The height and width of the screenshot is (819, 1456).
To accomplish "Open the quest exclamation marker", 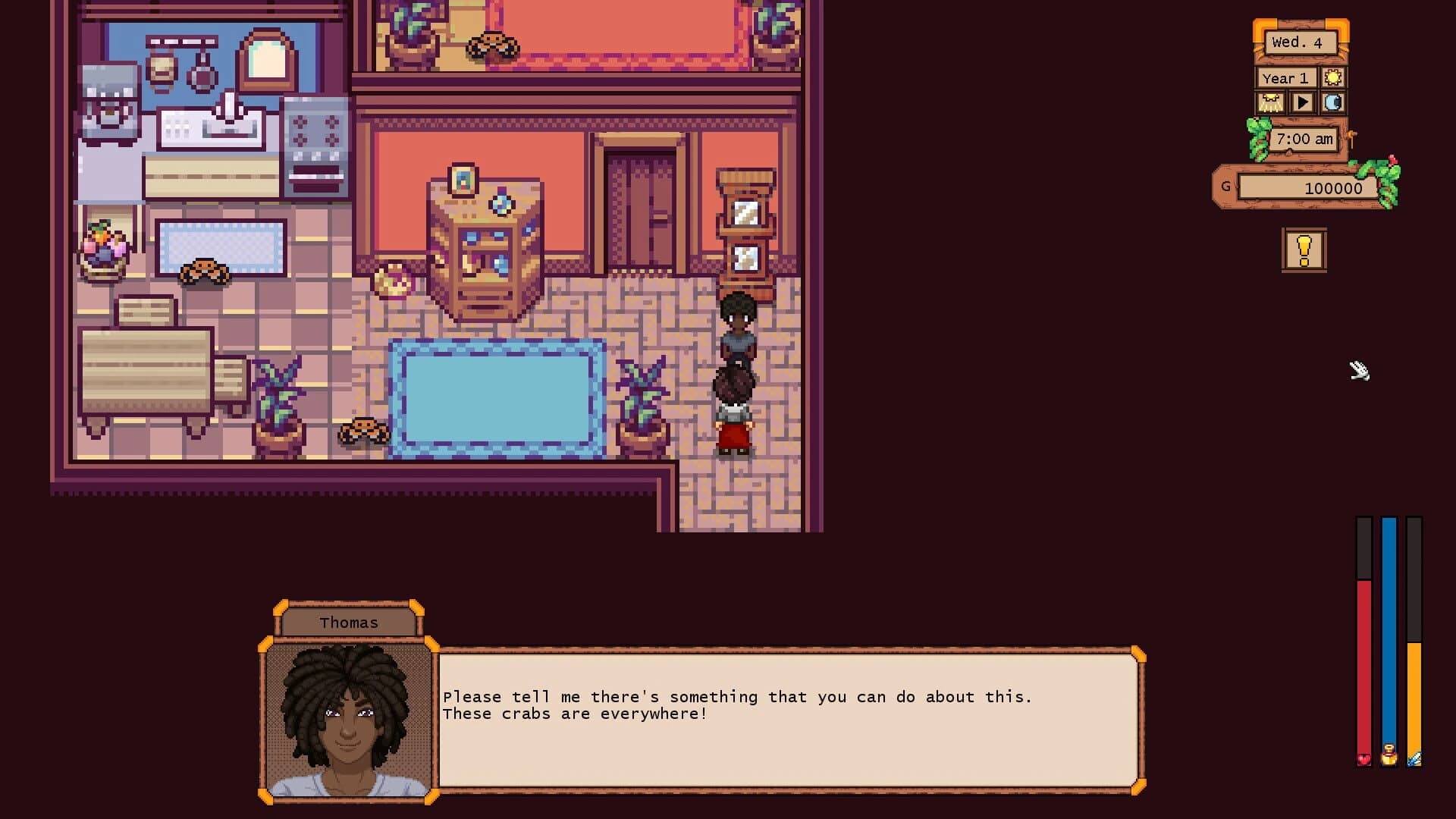I will 1304,249.
